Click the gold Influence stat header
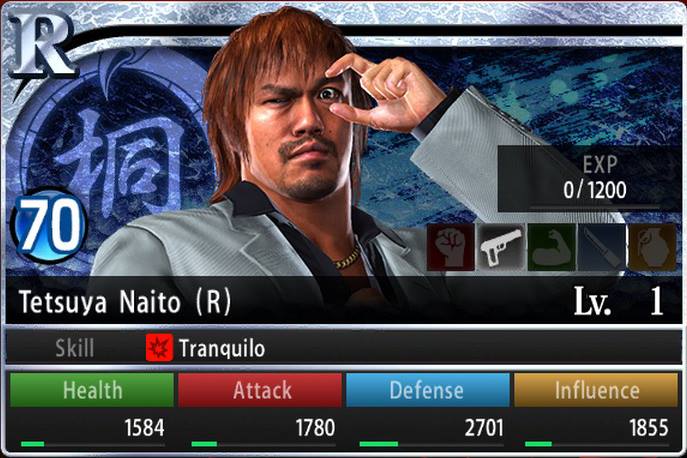The height and width of the screenshot is (458, 687). tap(596, 390)
